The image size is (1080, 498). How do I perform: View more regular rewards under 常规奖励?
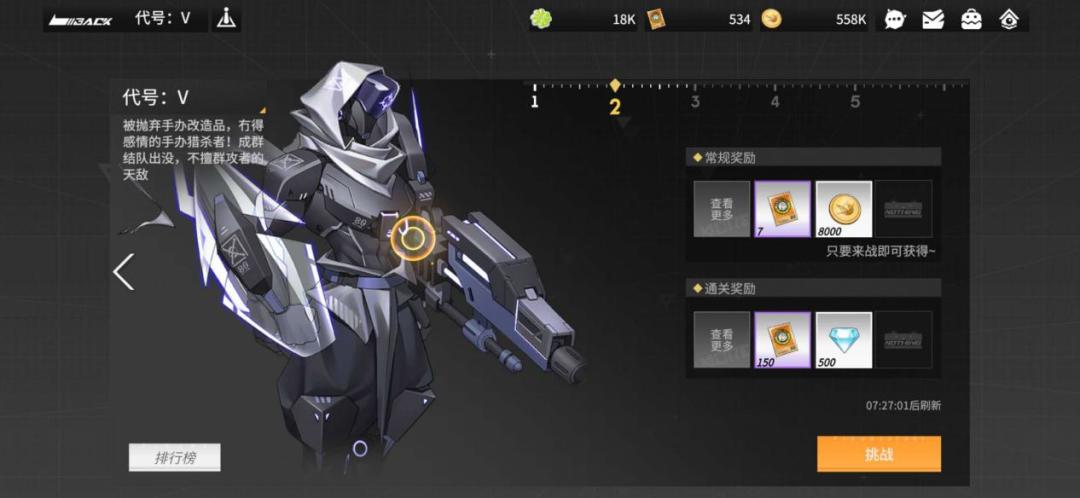pos(721,209)
